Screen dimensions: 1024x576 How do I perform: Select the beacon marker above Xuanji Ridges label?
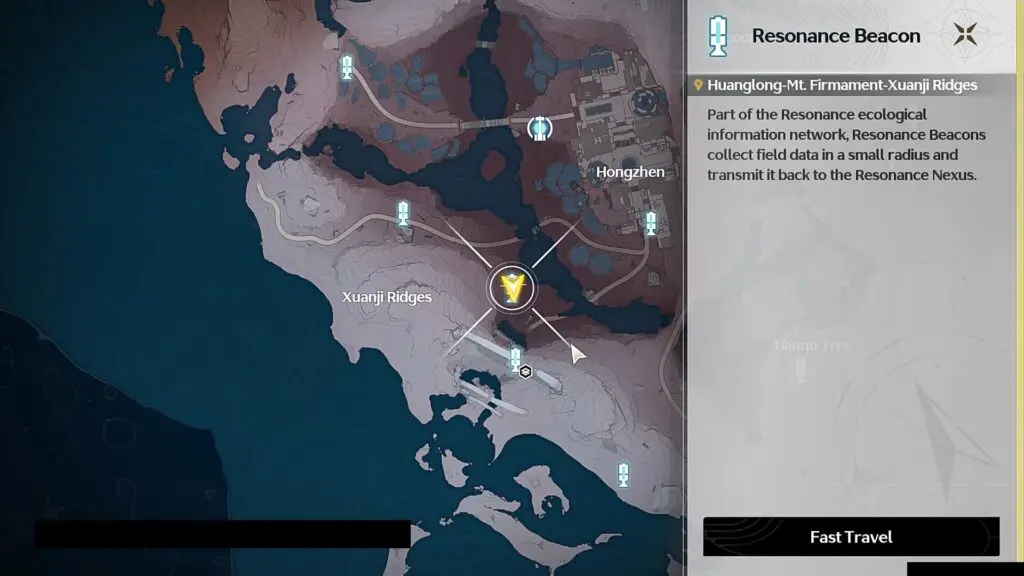pos(403,212)
